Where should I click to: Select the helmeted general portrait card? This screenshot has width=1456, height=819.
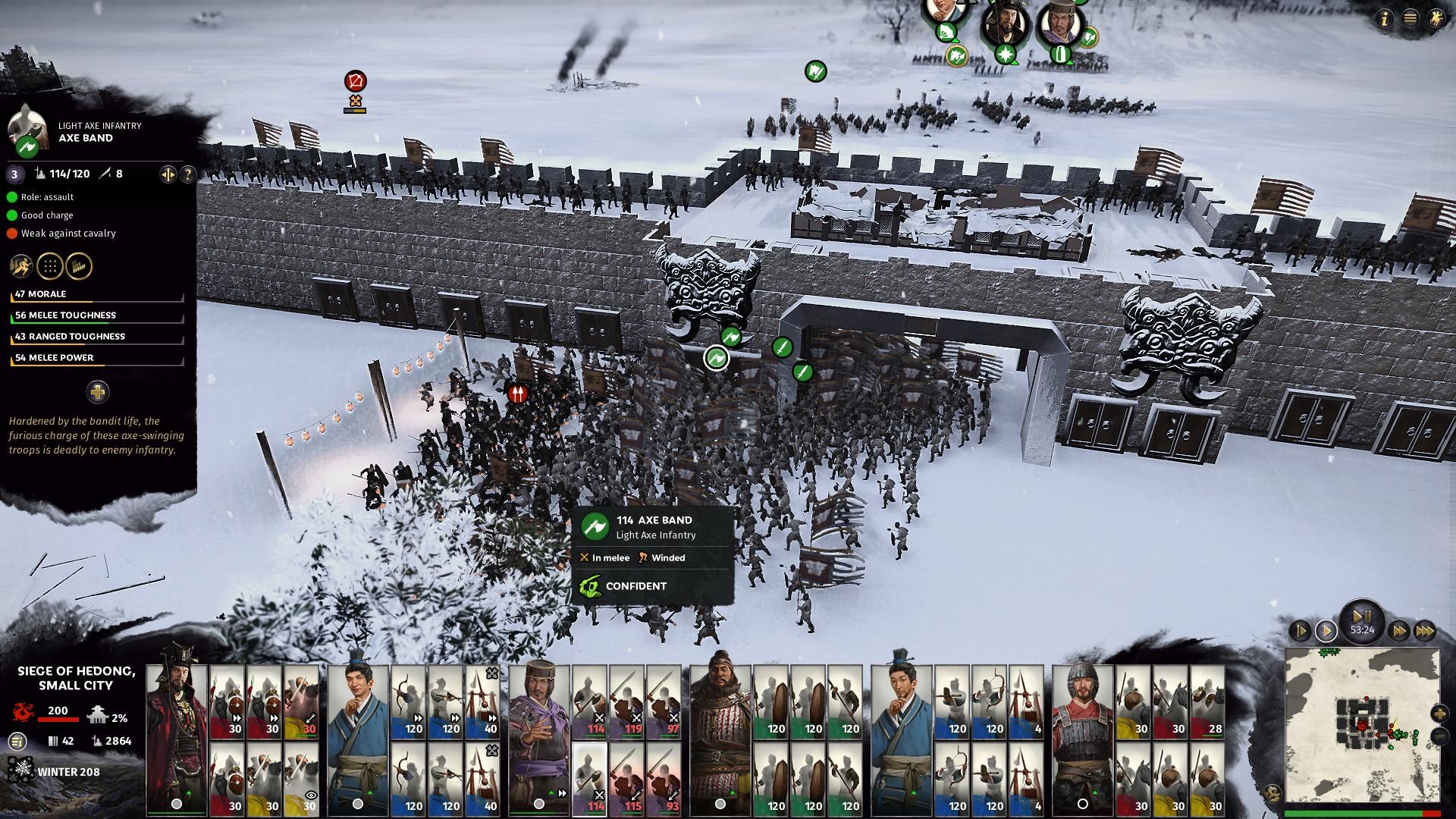(x=1082, y=739)
